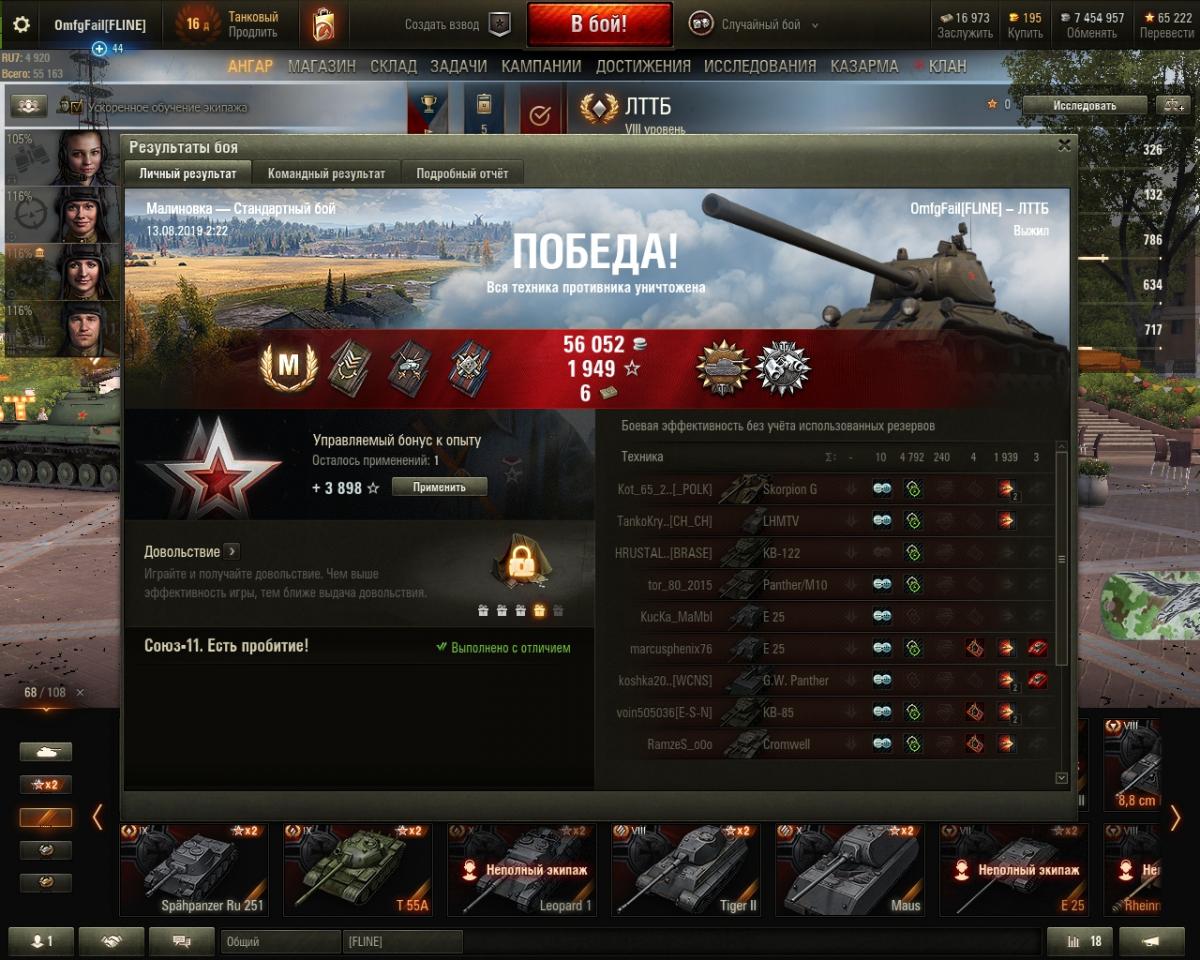
Task: Click the Исследовать research button
Action: (x=1084, y=105)
